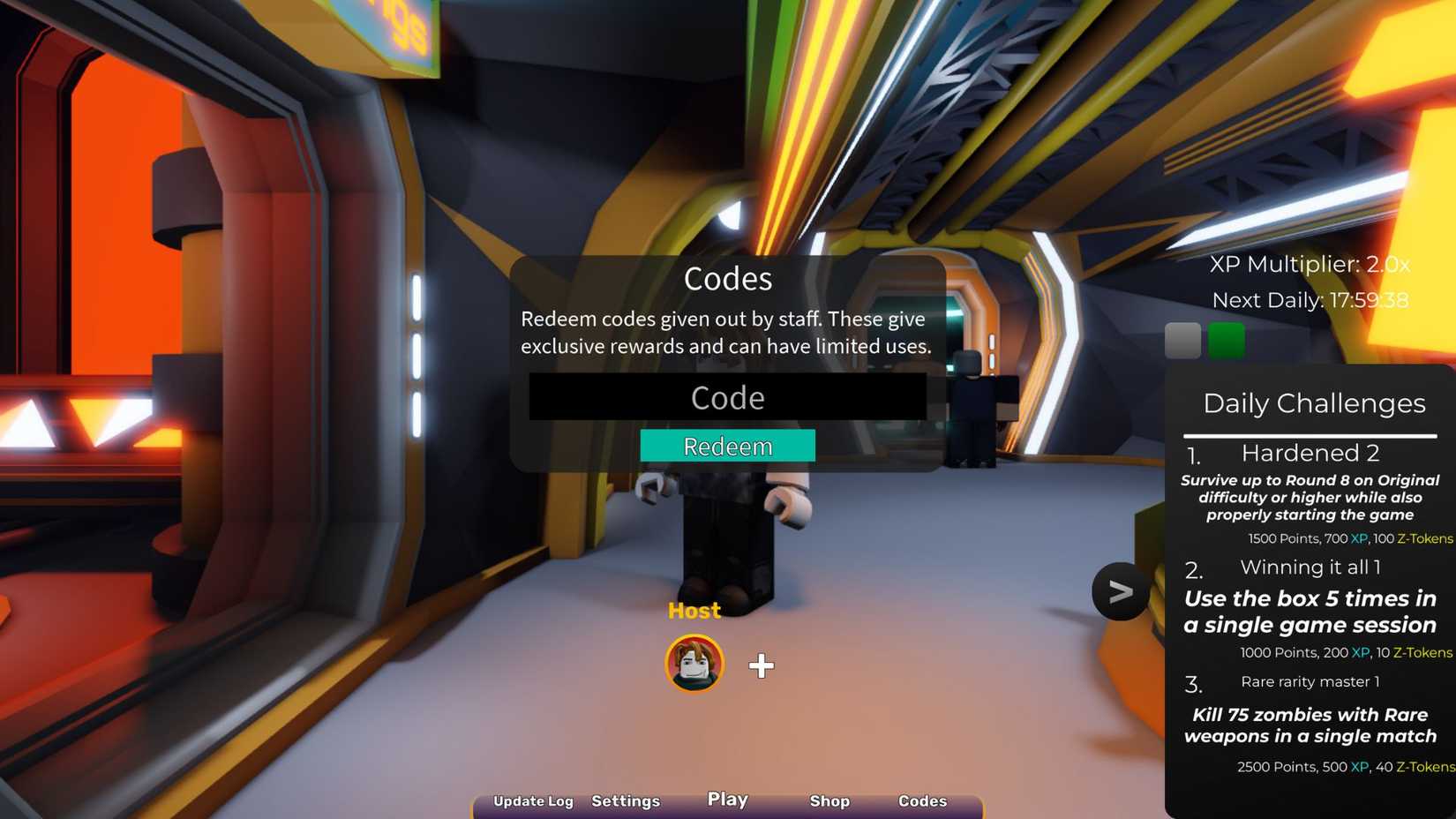Click the Daily Challenges divider bar
This screenshot has height=819, width=1456.
(x=1312, y=434)
